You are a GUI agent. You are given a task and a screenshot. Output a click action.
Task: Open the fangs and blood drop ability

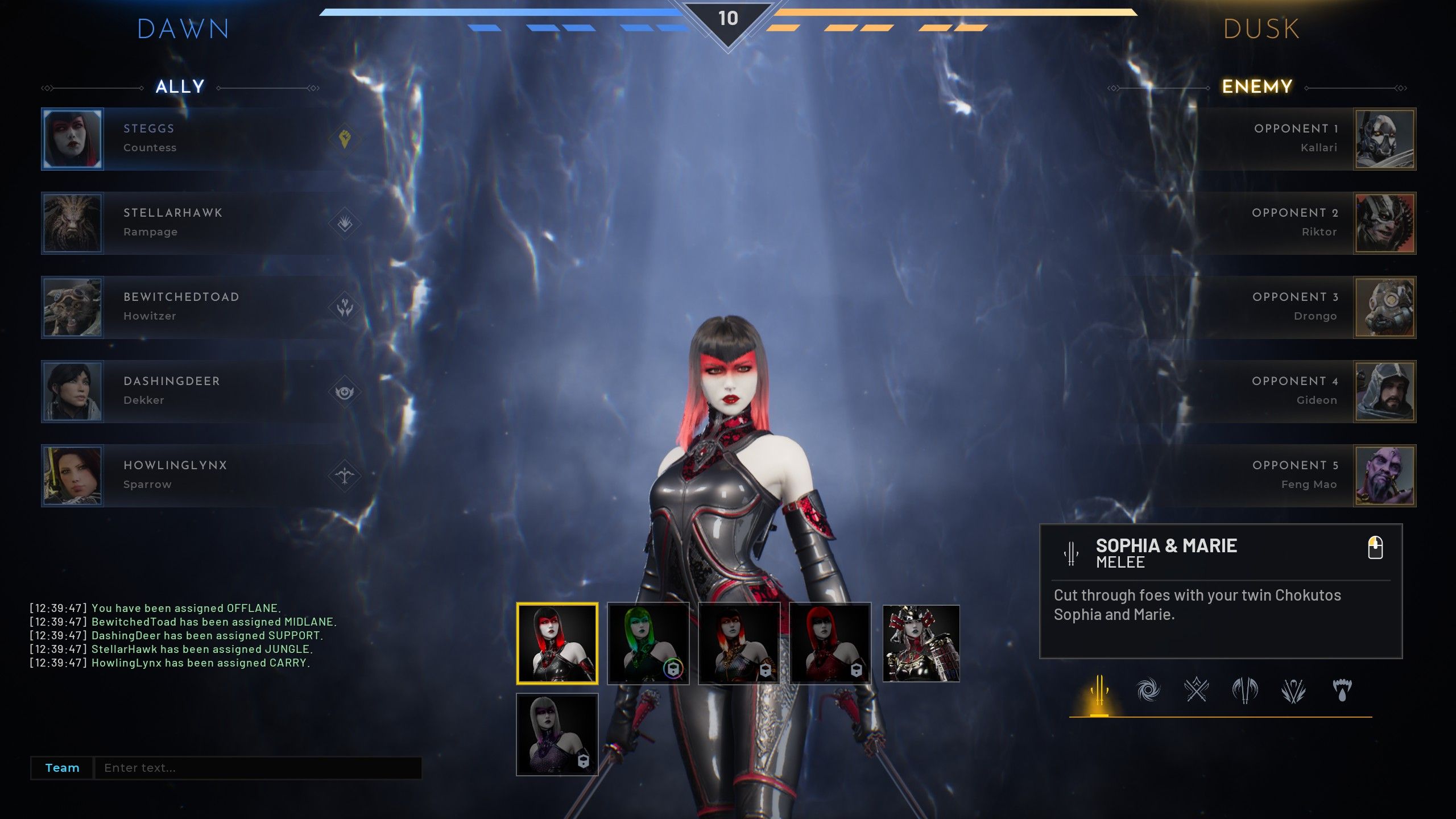coord(1342,690)
